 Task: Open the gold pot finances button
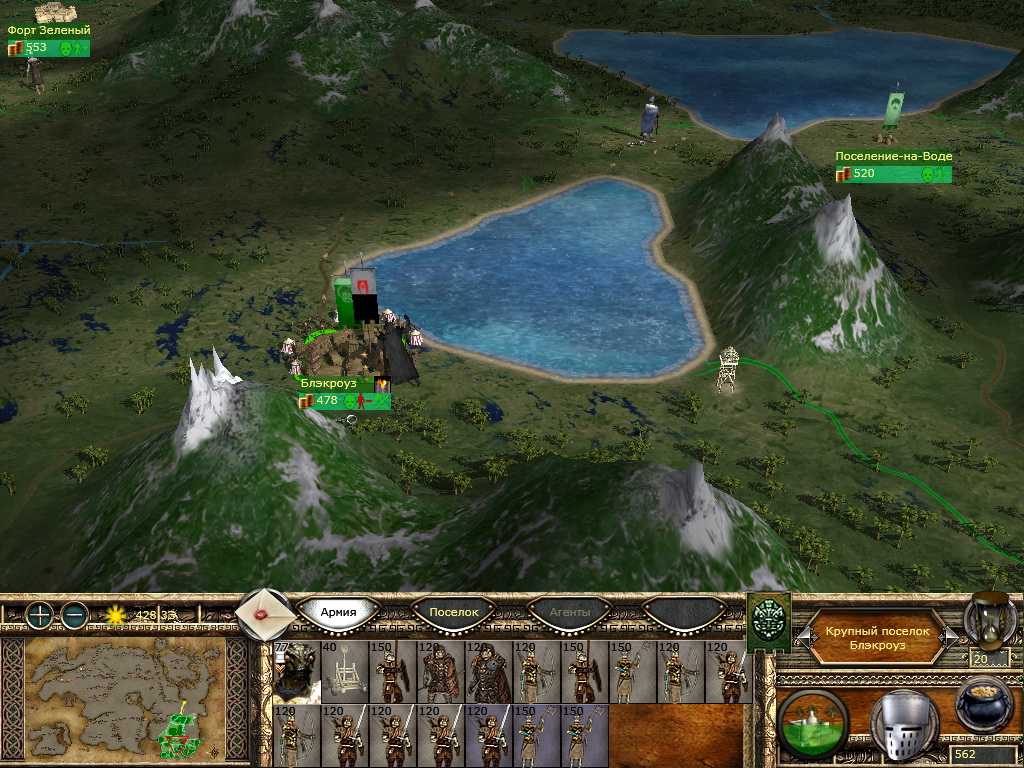tap(983, 708)
